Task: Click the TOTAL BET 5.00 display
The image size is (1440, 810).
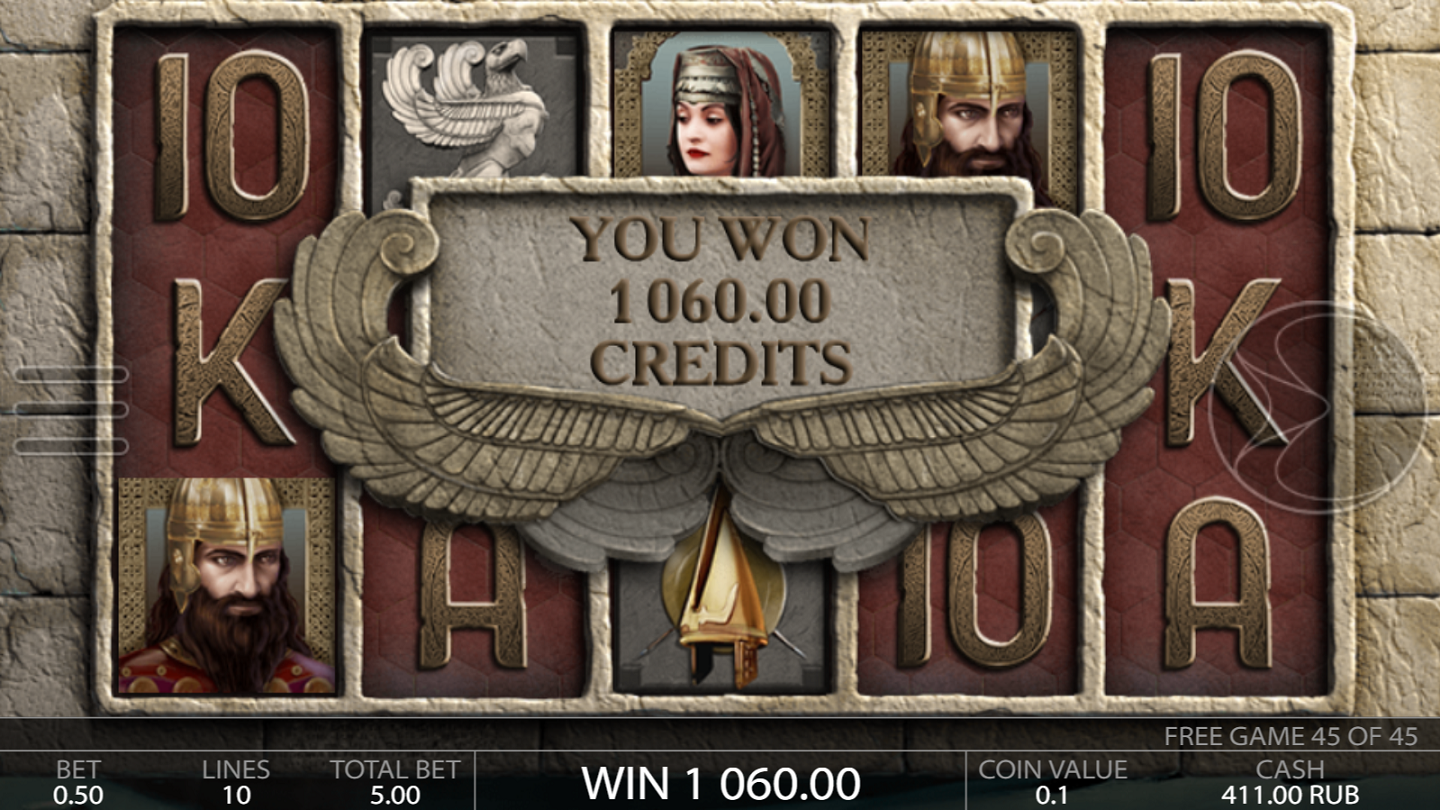Action: [395, 780]
